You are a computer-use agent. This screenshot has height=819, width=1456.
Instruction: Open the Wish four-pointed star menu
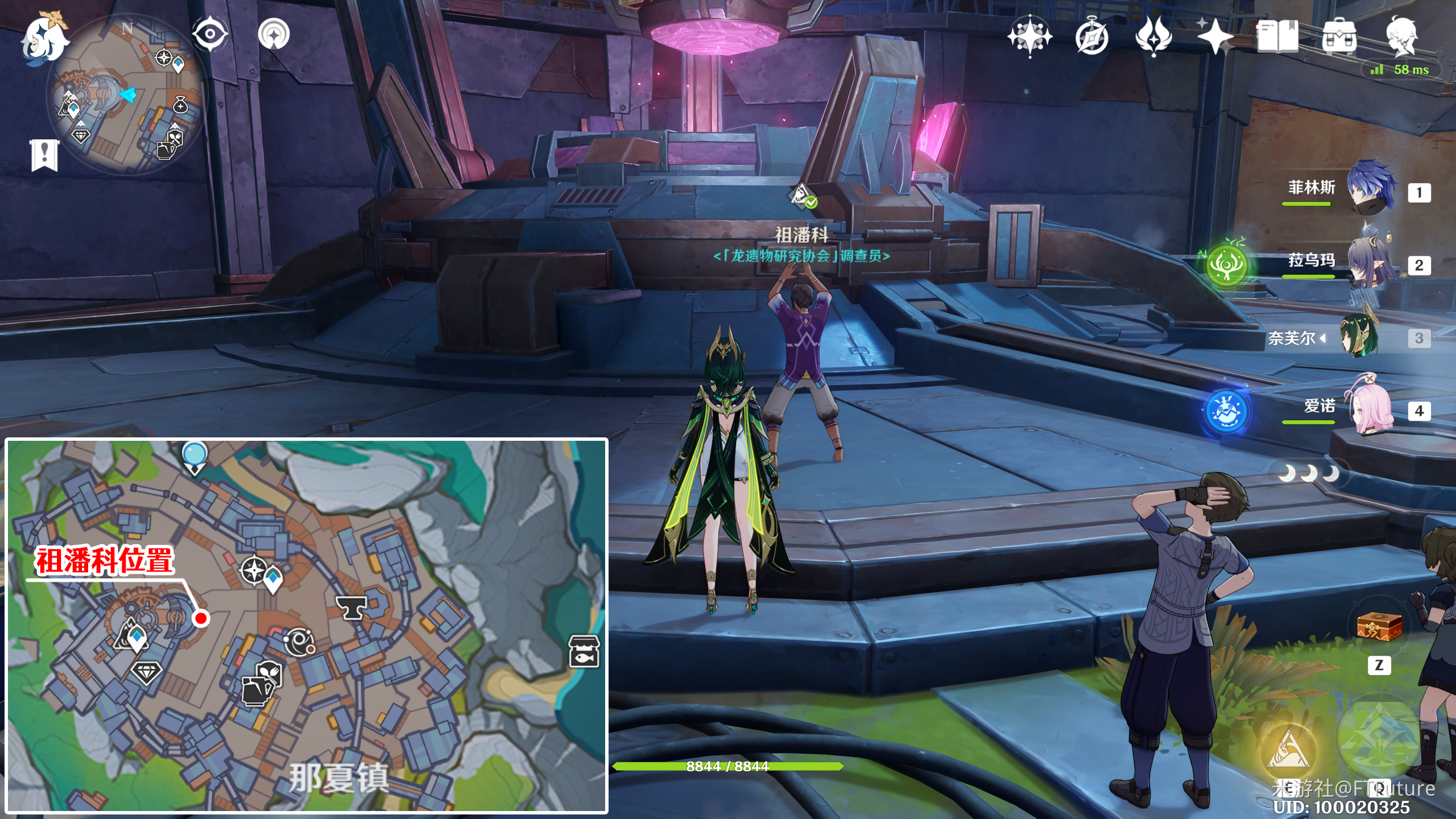tap(1215, 36)
